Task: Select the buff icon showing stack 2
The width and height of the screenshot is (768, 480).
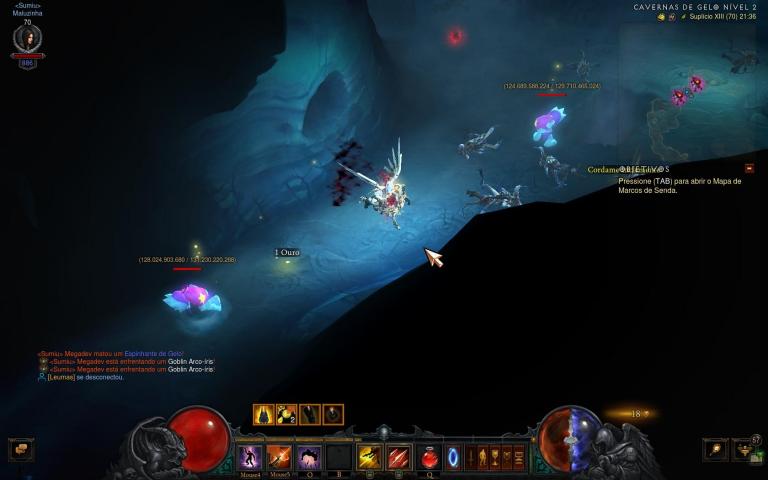Action: click(287, 414)
